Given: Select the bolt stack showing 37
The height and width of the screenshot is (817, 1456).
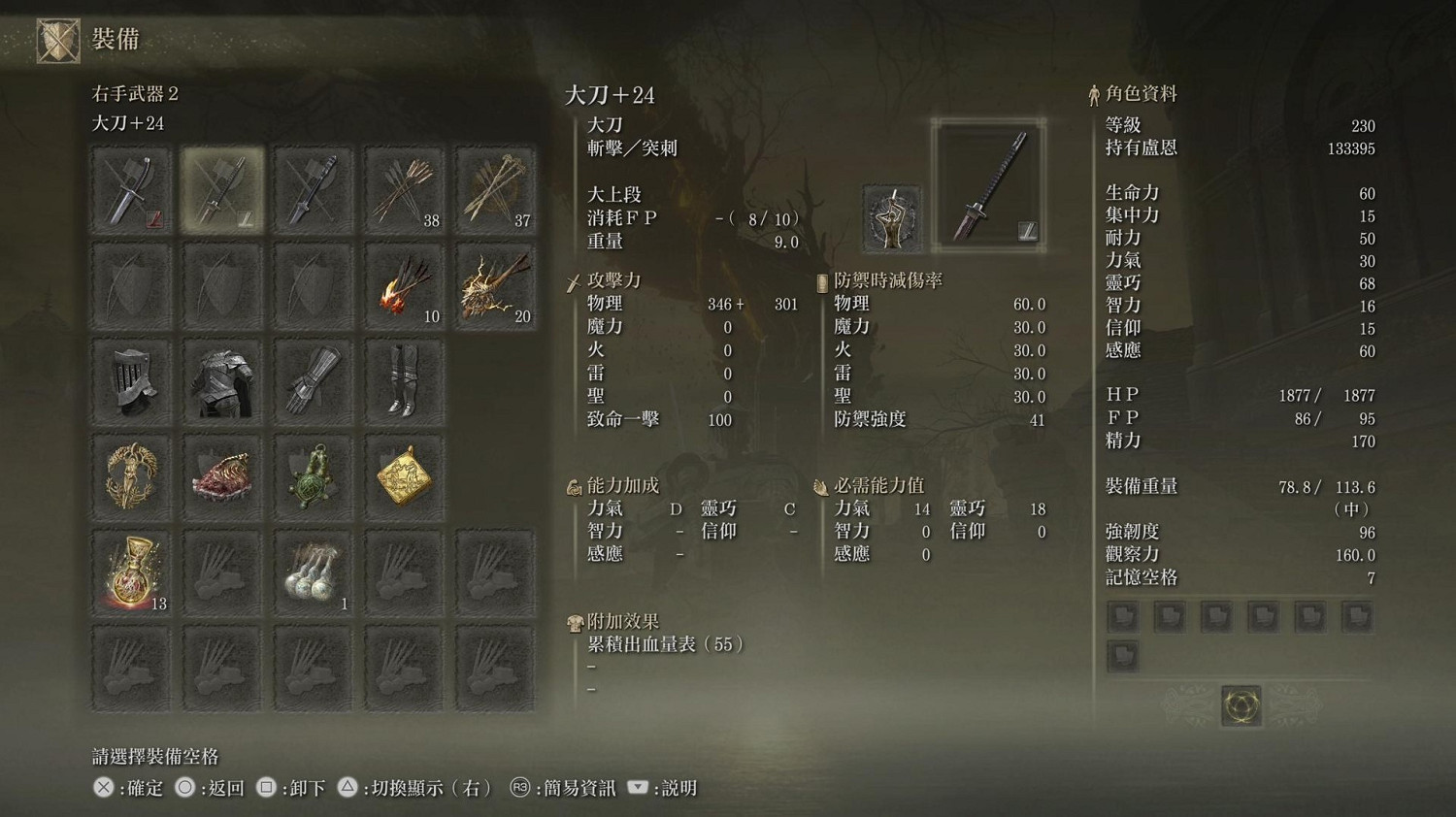Looking at the screenshot, I should tap(496, 189).
